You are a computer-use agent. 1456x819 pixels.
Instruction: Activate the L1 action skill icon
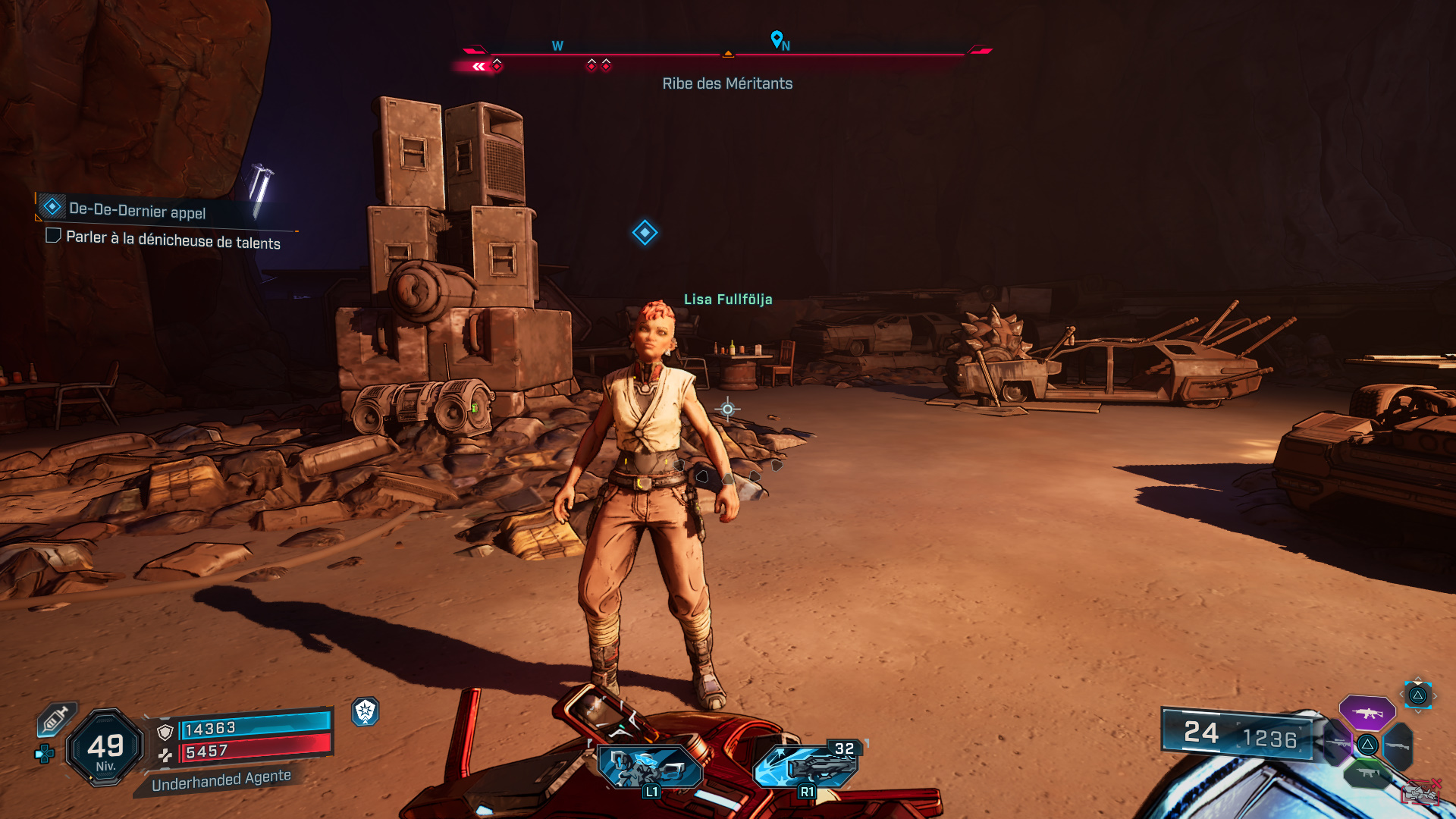[650, 767]
